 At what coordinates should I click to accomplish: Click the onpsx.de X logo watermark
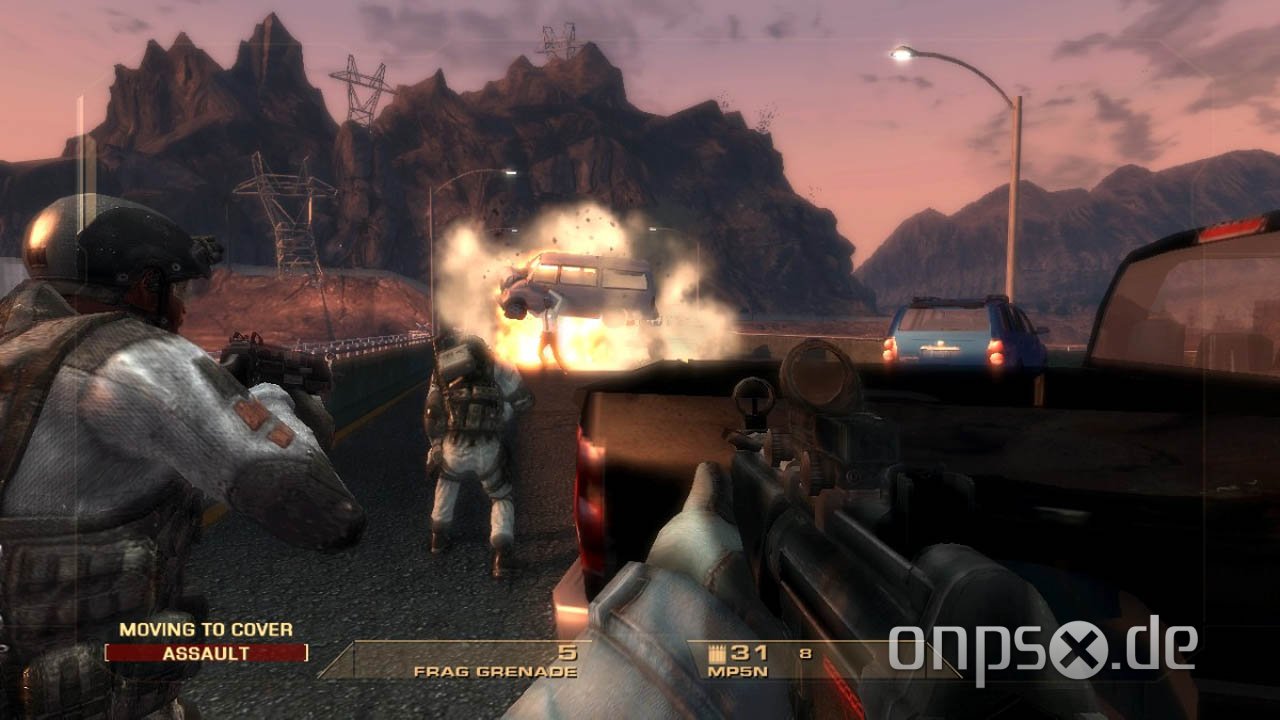pos(1082,651)
